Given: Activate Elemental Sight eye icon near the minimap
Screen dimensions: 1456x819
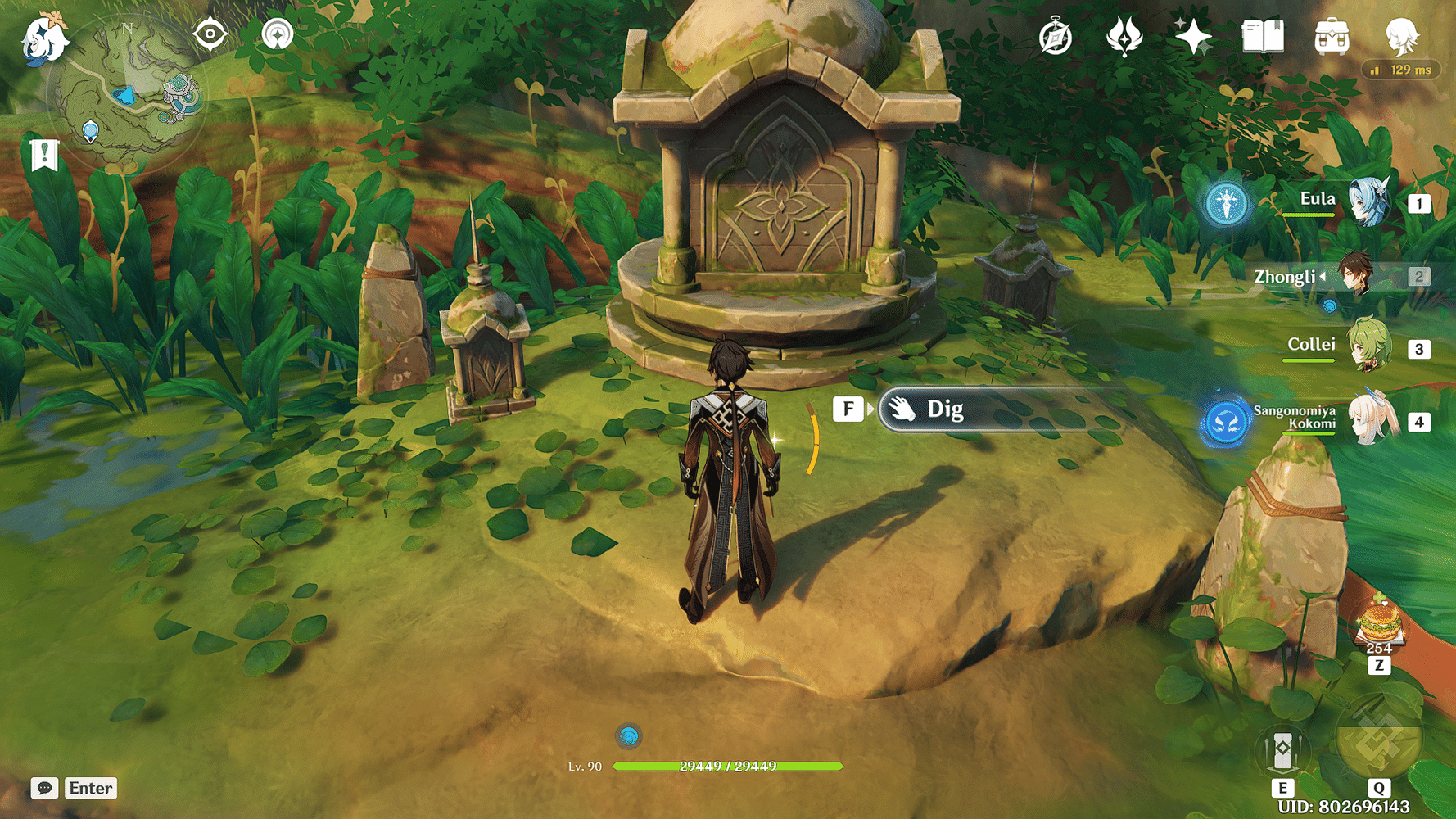Looking at the screenshot, I should pyautogui.click(x=210, y=34).
